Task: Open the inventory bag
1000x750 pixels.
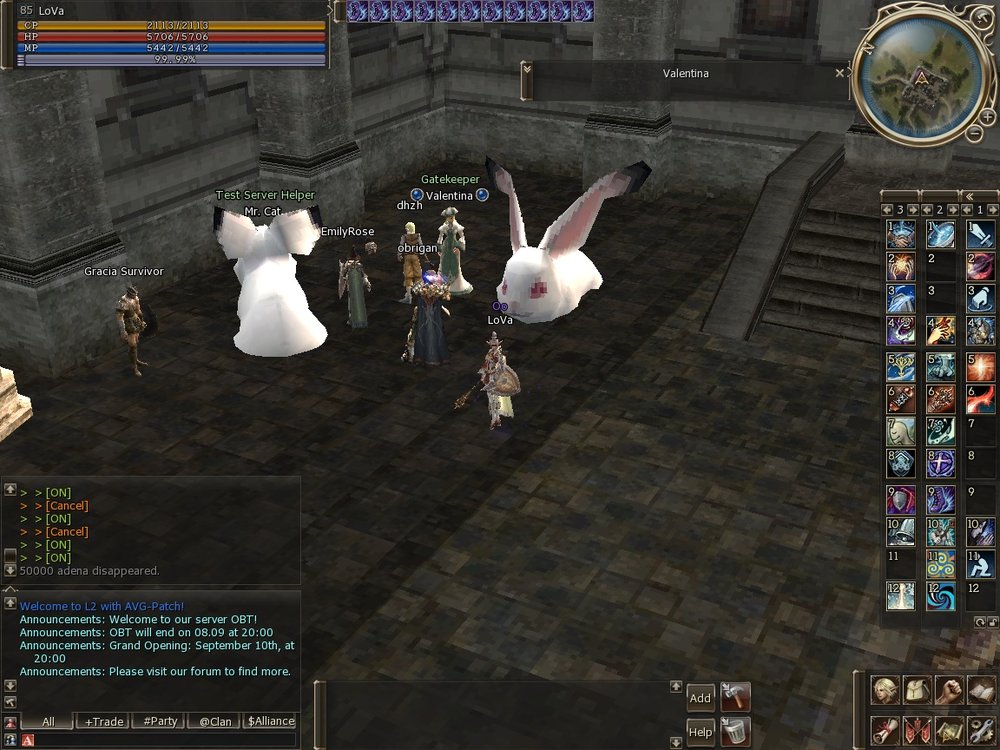Action: (918, 690)
